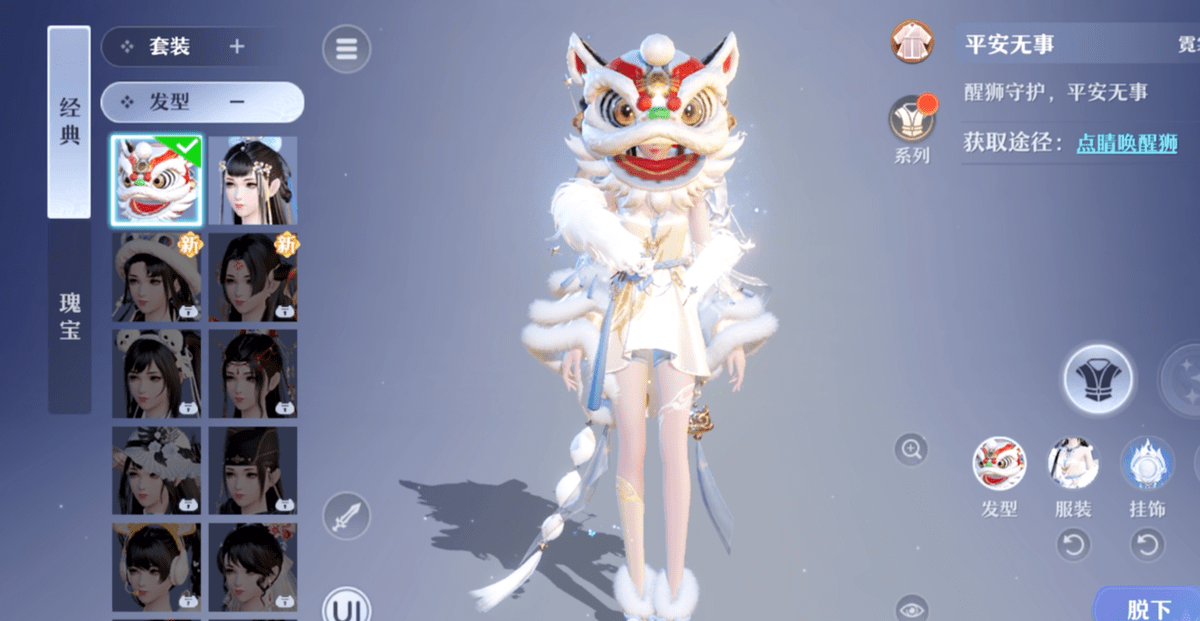
Task: Reset the 服装 slot with undo arrow
Action: (1073, 545)
